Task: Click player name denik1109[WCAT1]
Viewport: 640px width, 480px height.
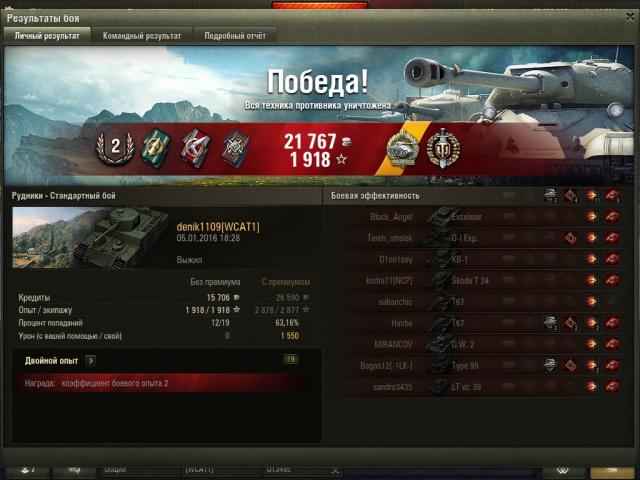Action: pos(218,227)
